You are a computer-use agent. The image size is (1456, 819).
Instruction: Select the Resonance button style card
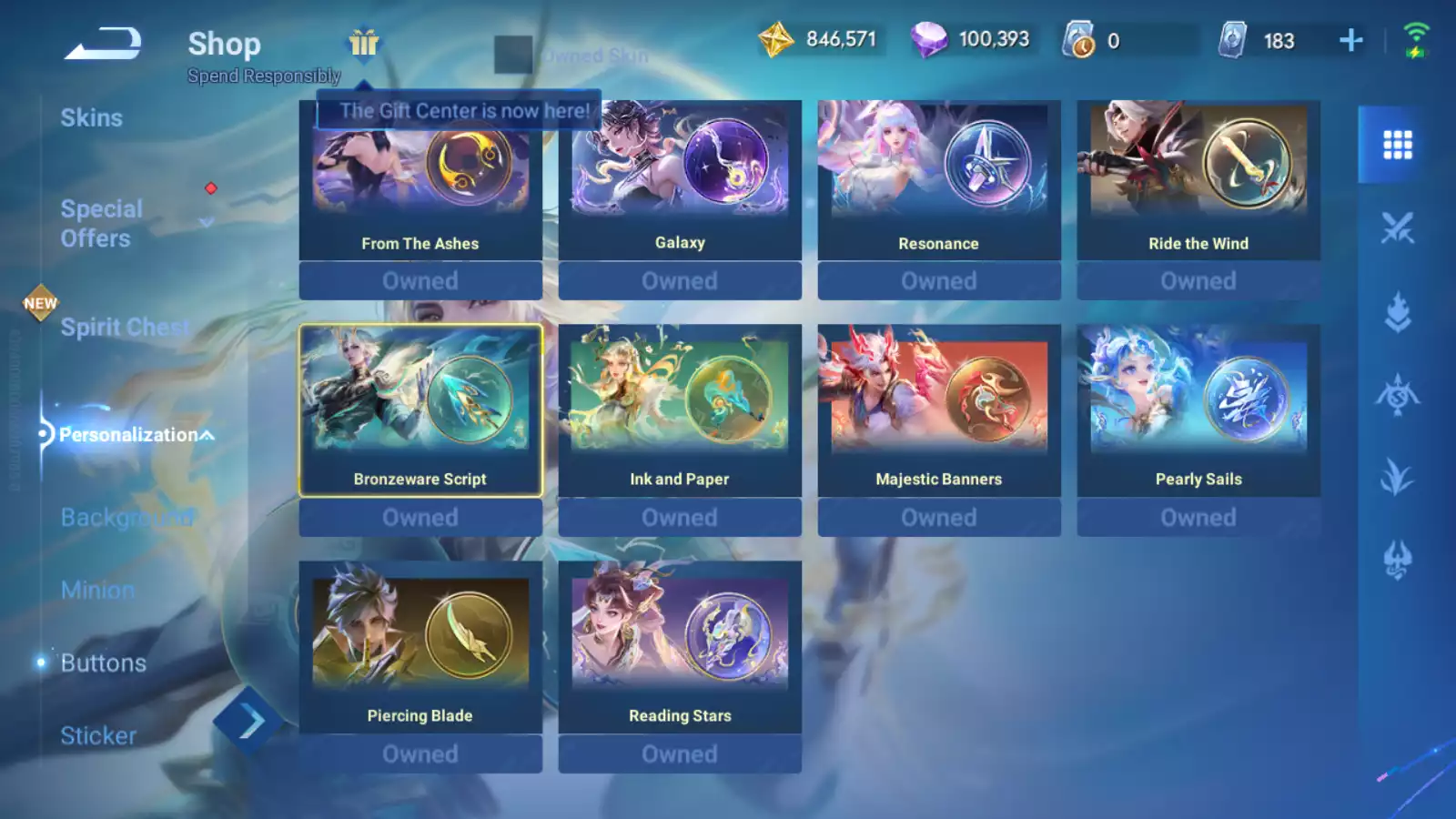point(939,180)
